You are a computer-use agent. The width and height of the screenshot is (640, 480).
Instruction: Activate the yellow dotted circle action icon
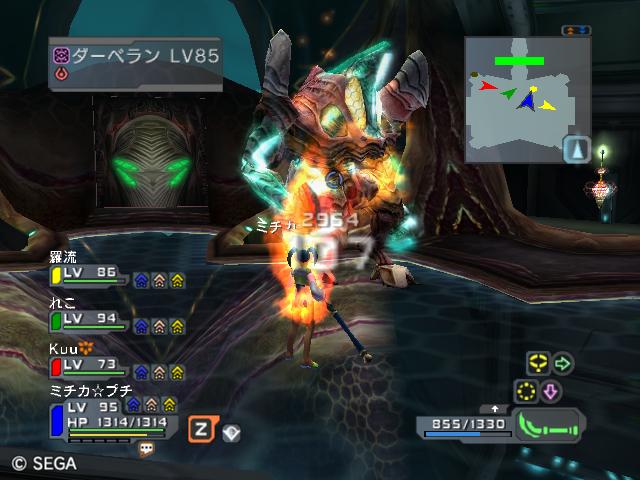point(525,390)
